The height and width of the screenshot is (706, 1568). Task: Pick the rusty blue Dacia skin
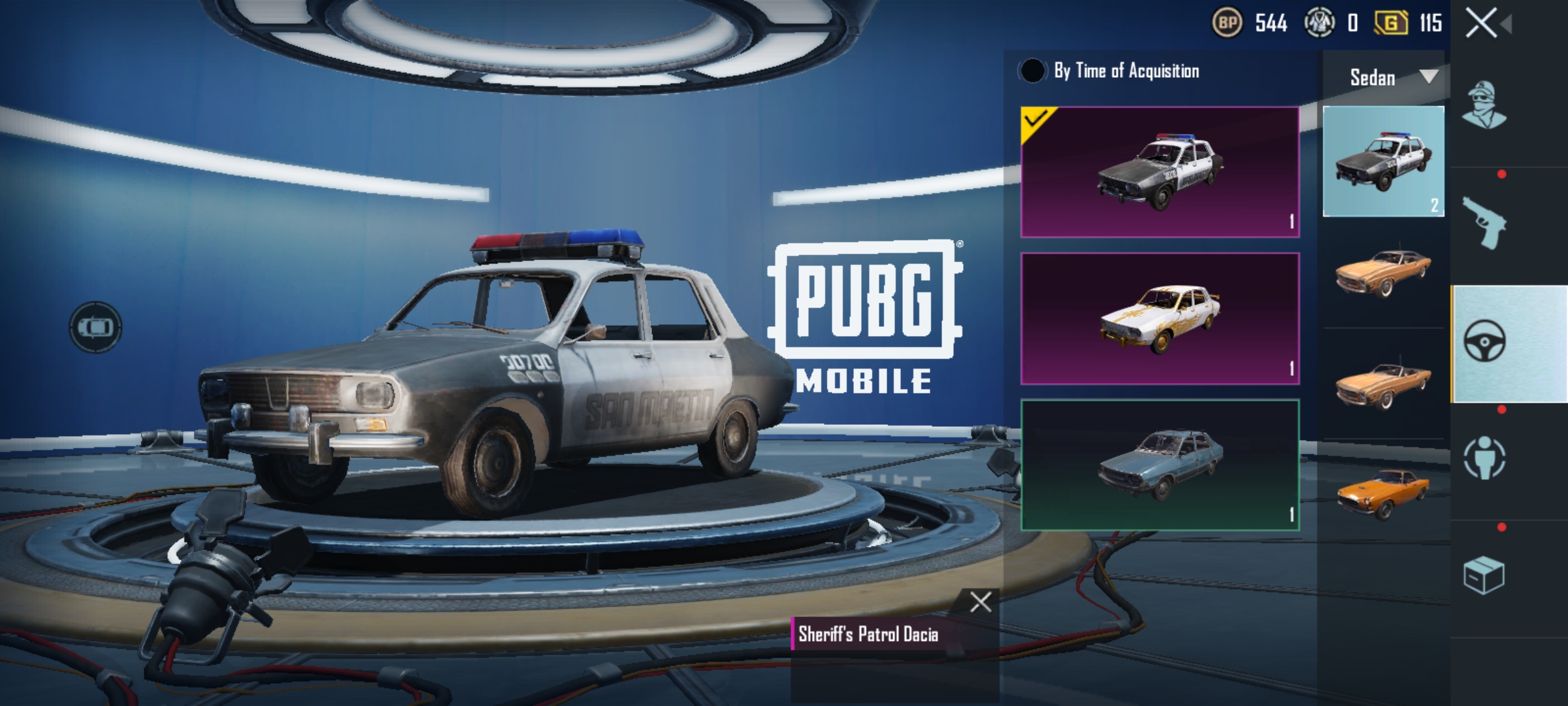pyautogui.click(x=1160, y=464)
